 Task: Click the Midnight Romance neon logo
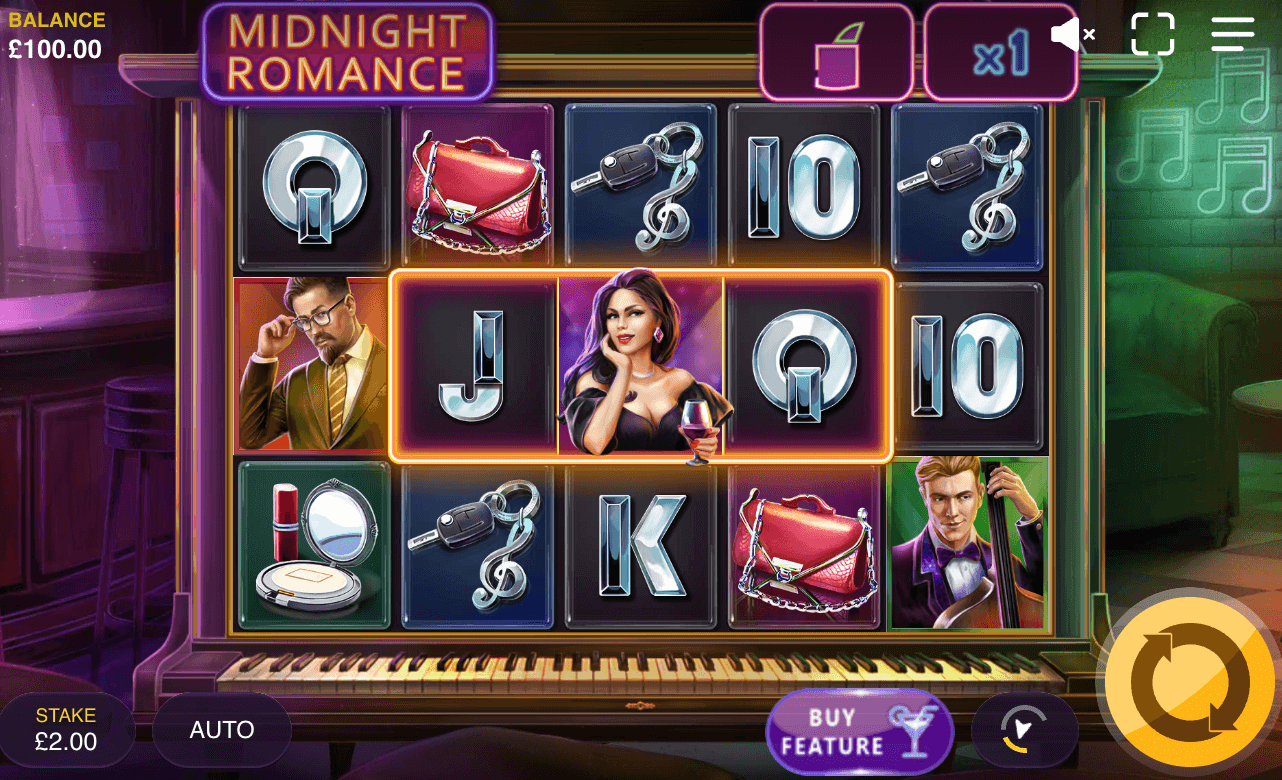pos(348,52)
